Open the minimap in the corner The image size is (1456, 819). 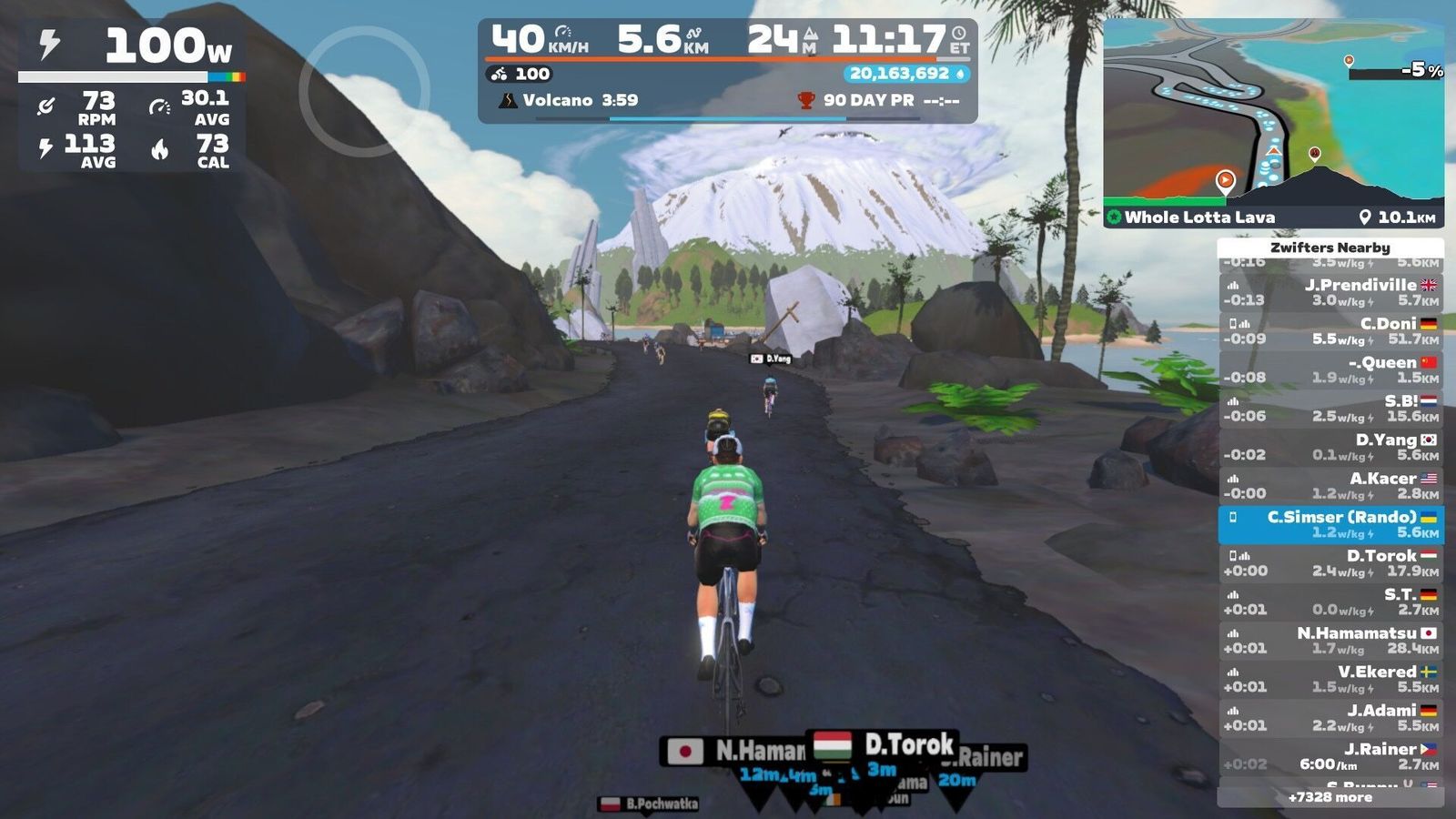tap(1272, 114)
